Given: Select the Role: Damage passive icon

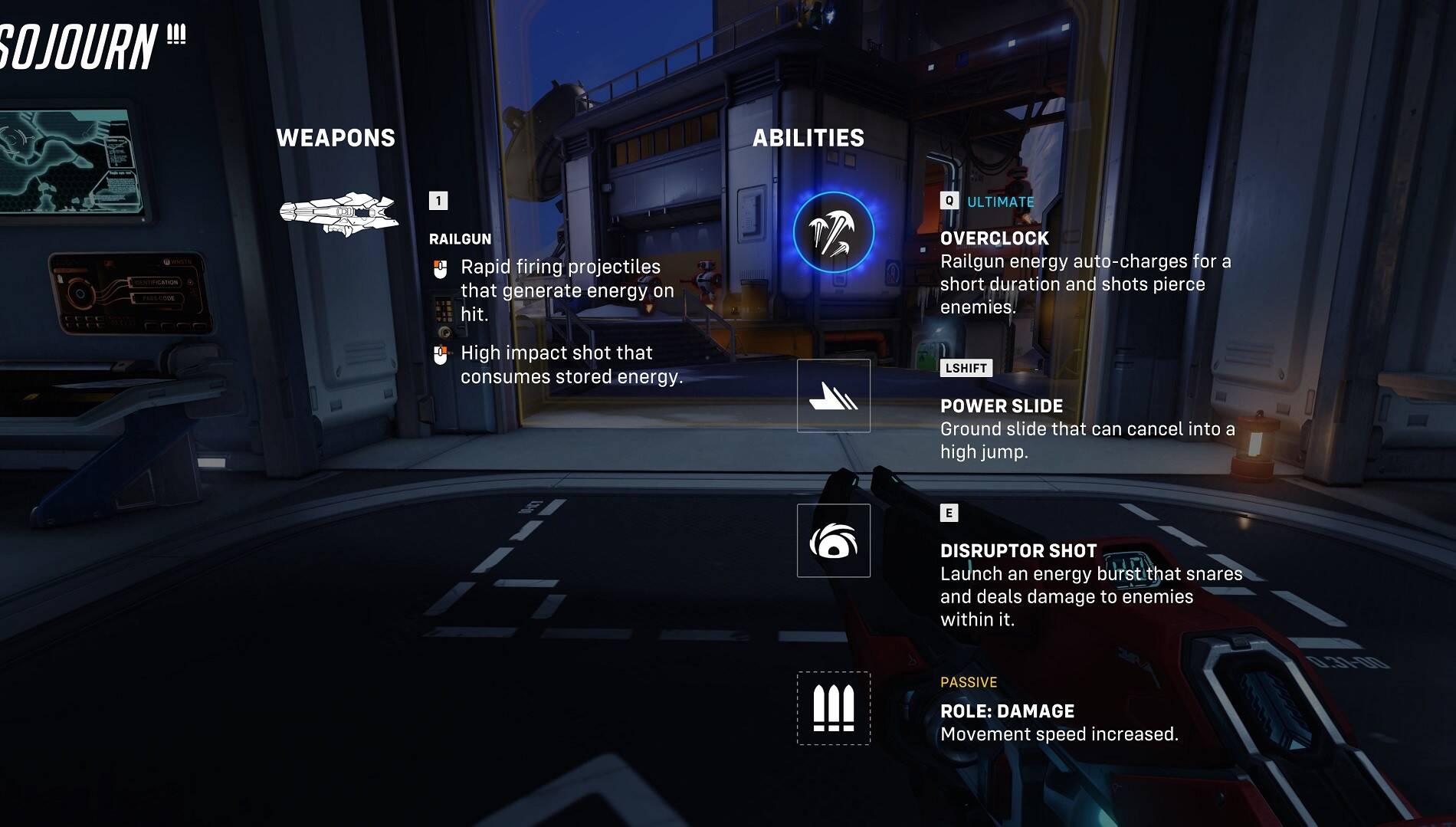Looking at the screenshot, I should coord(833,708).
